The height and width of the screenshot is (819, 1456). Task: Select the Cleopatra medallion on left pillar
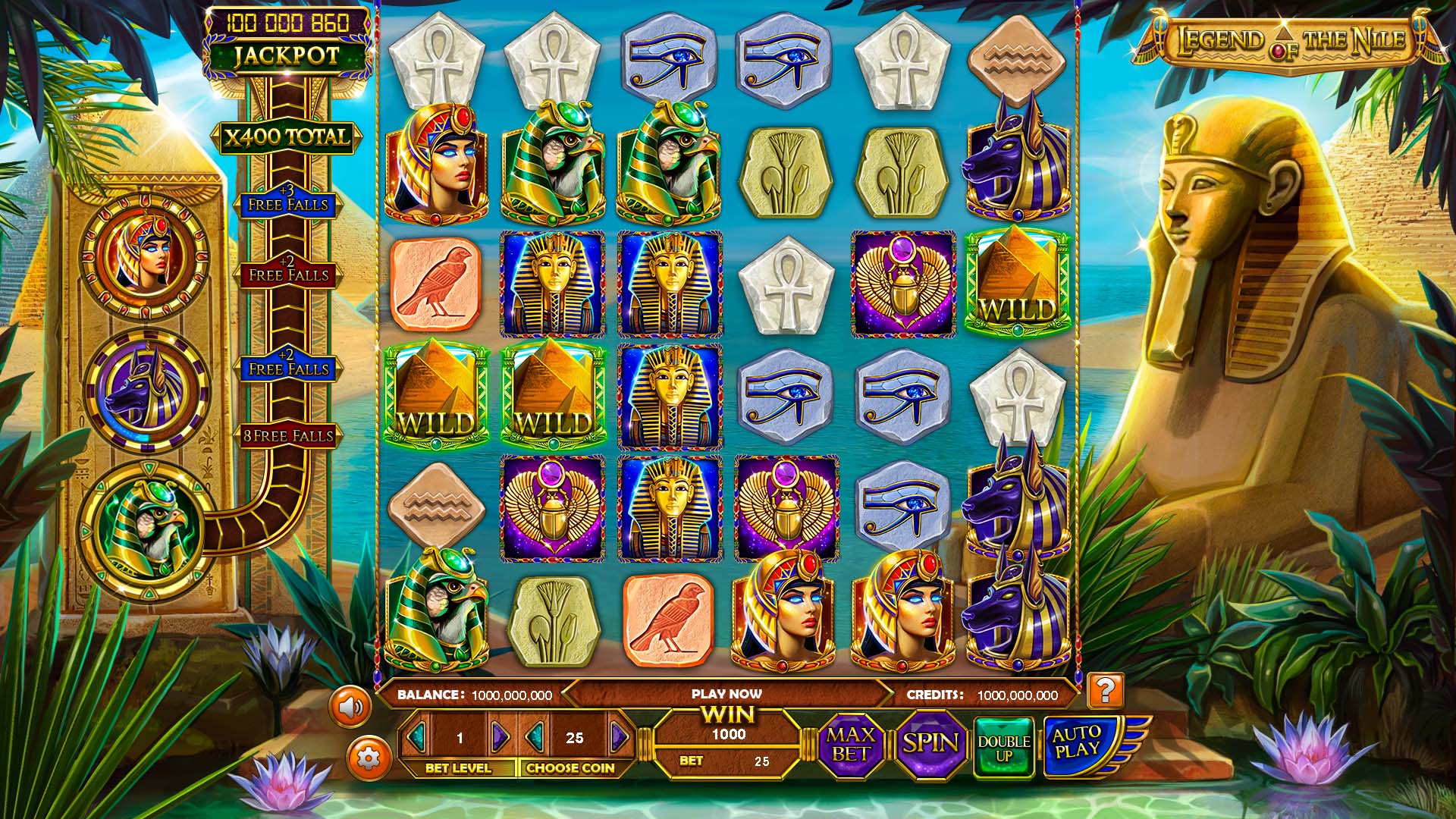coord(144,259)
